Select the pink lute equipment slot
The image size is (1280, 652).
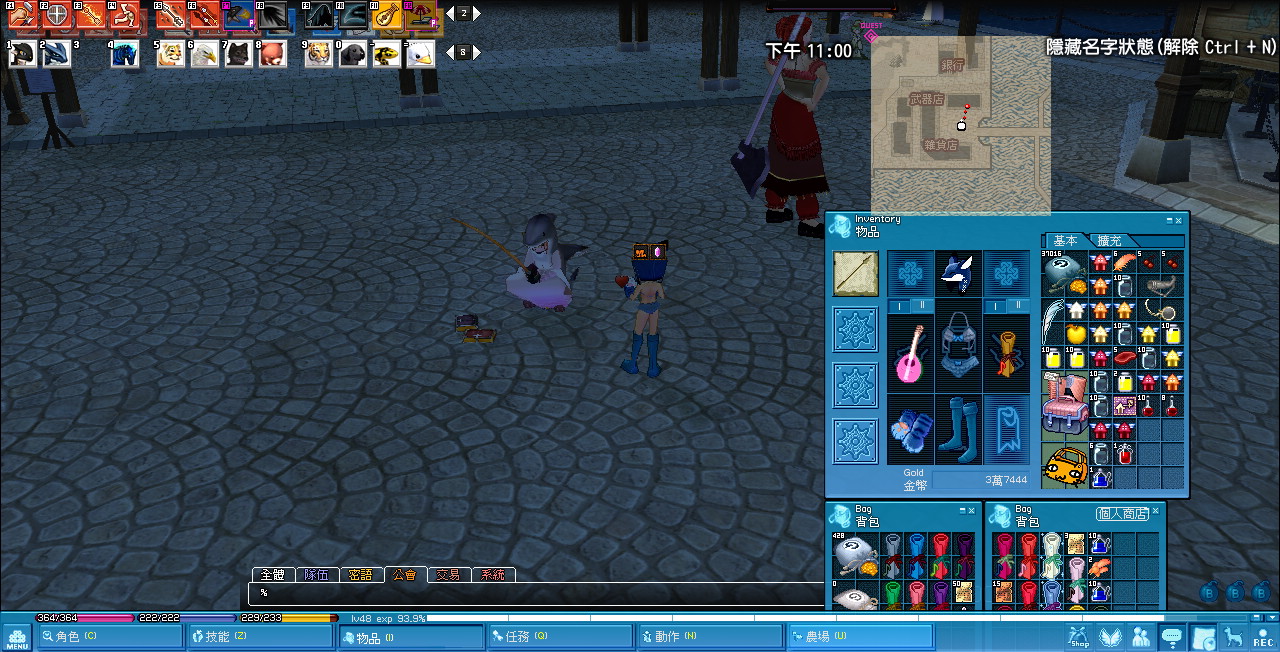[910, 355]
